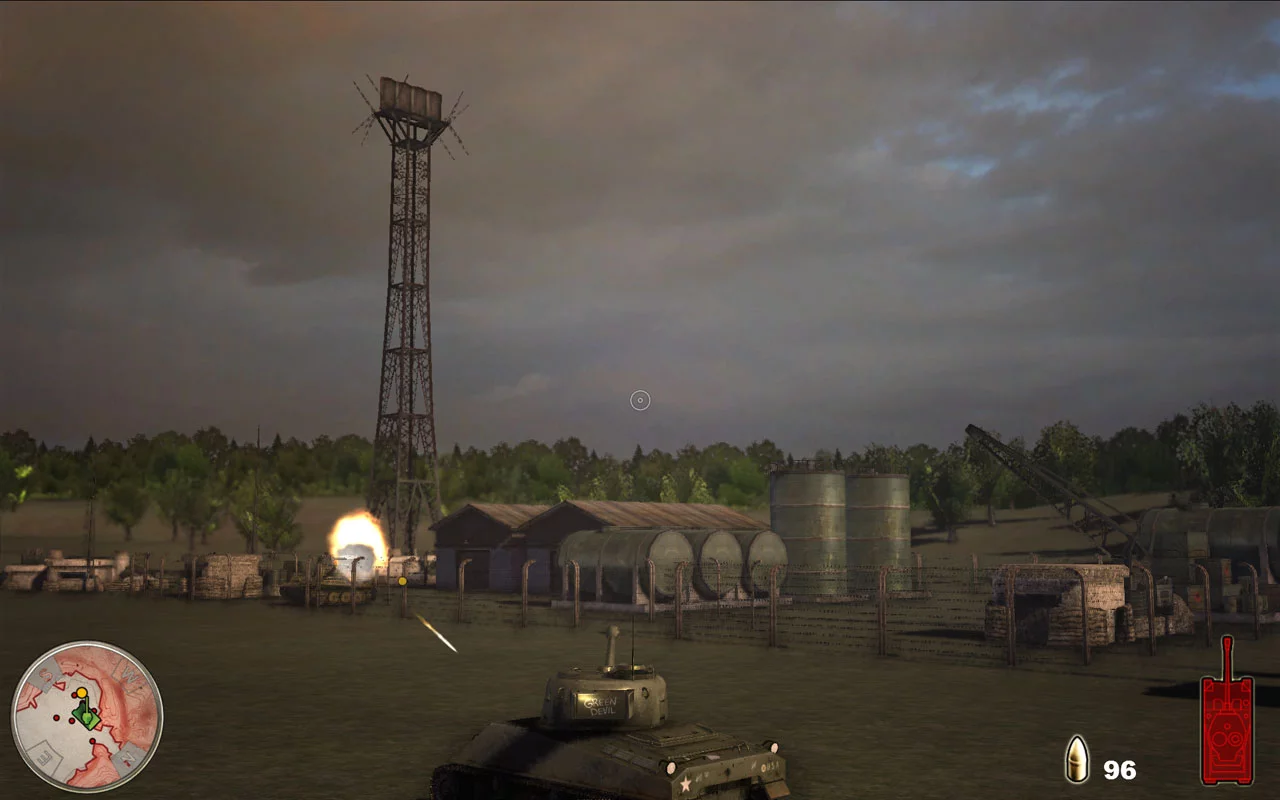
Task: Click the ammo count 96
Action: (x=1119, y=770)
